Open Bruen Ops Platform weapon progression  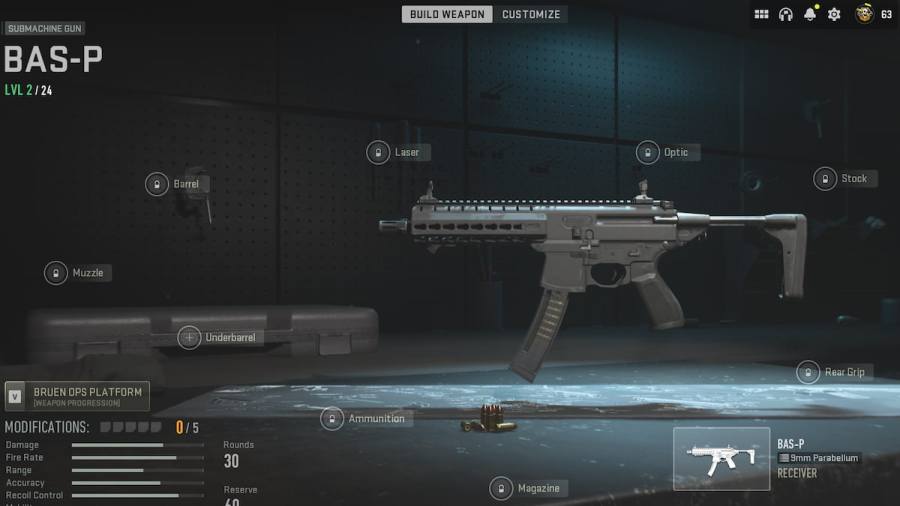(77, 396)
